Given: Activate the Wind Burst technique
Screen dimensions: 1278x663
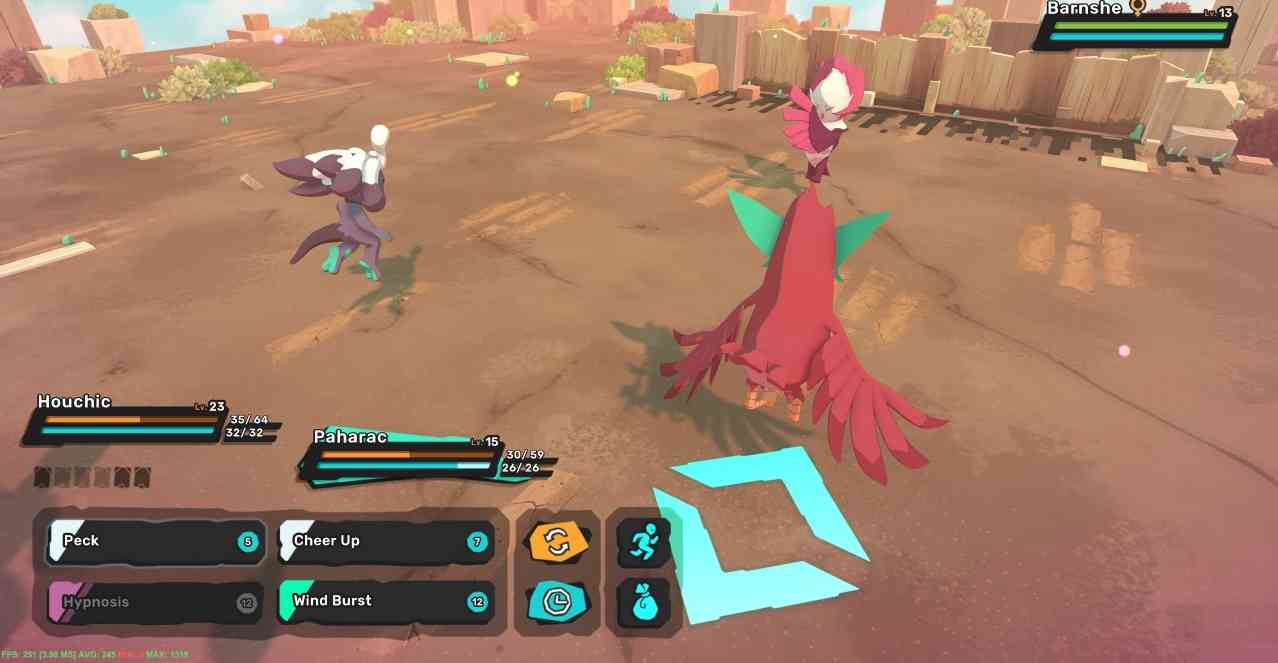Looking at the screenshot, I should coord(386,602).
